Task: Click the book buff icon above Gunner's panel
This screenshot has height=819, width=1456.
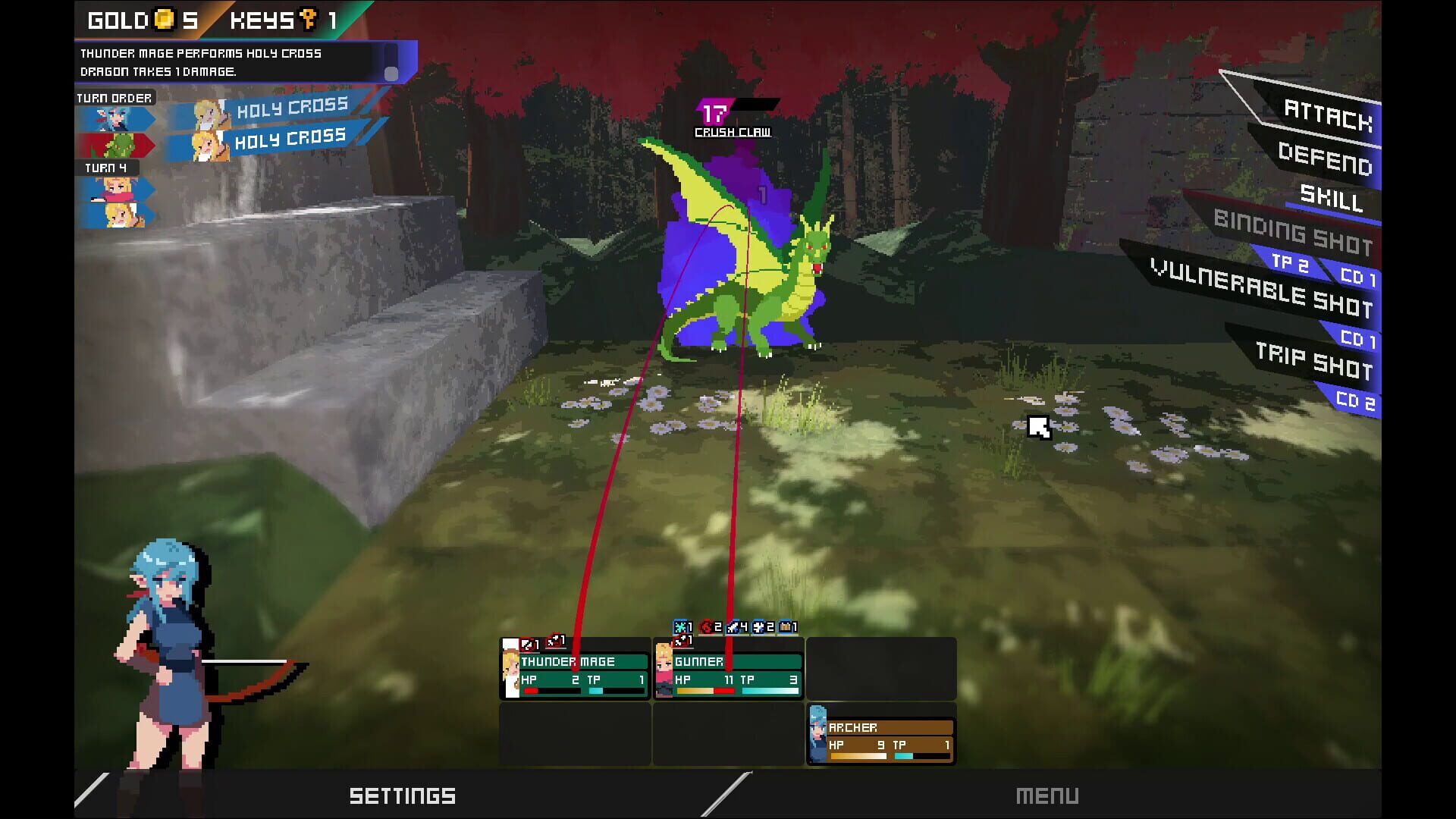Action: point(784,627)
